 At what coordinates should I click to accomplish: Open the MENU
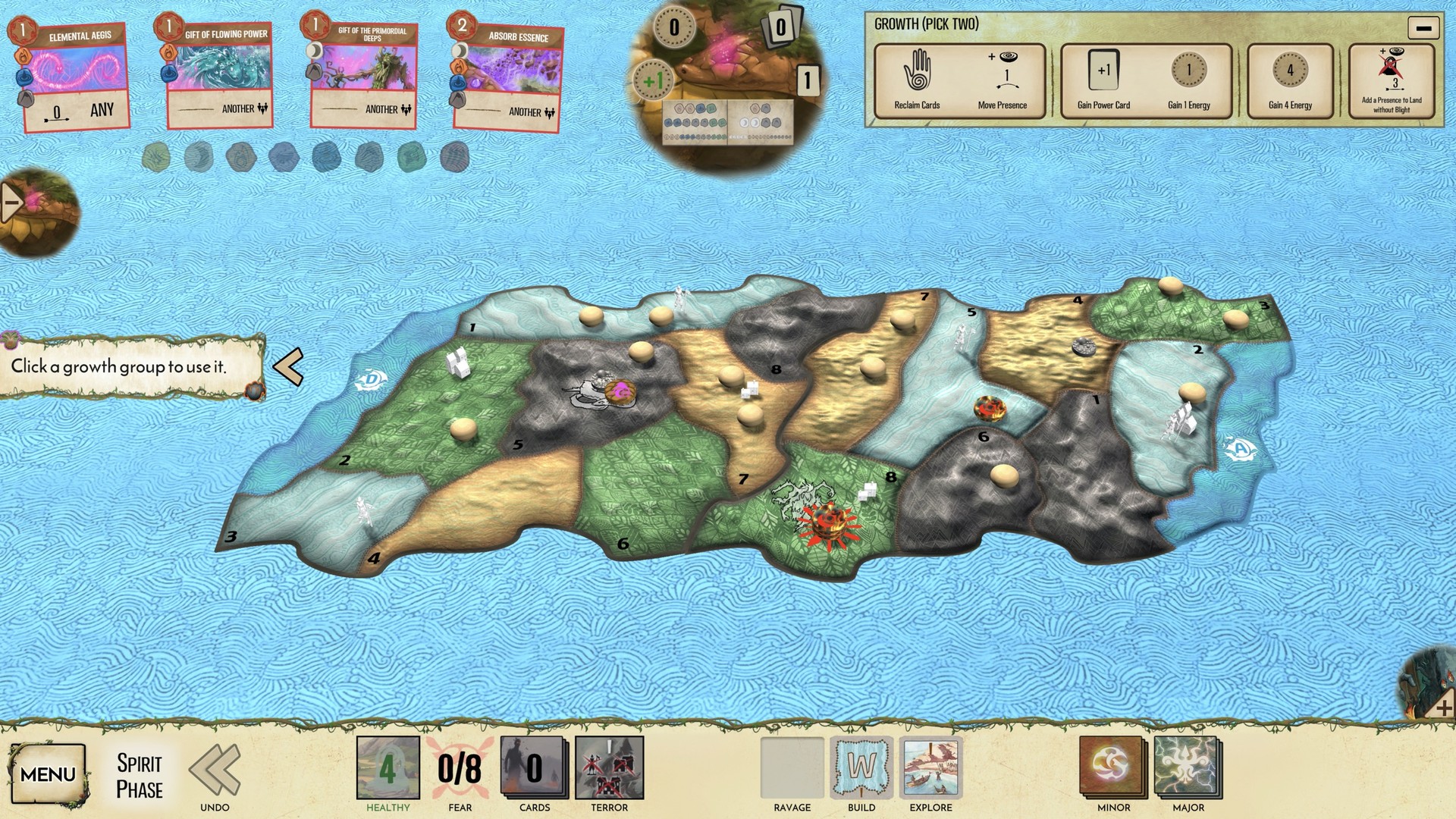48,774
